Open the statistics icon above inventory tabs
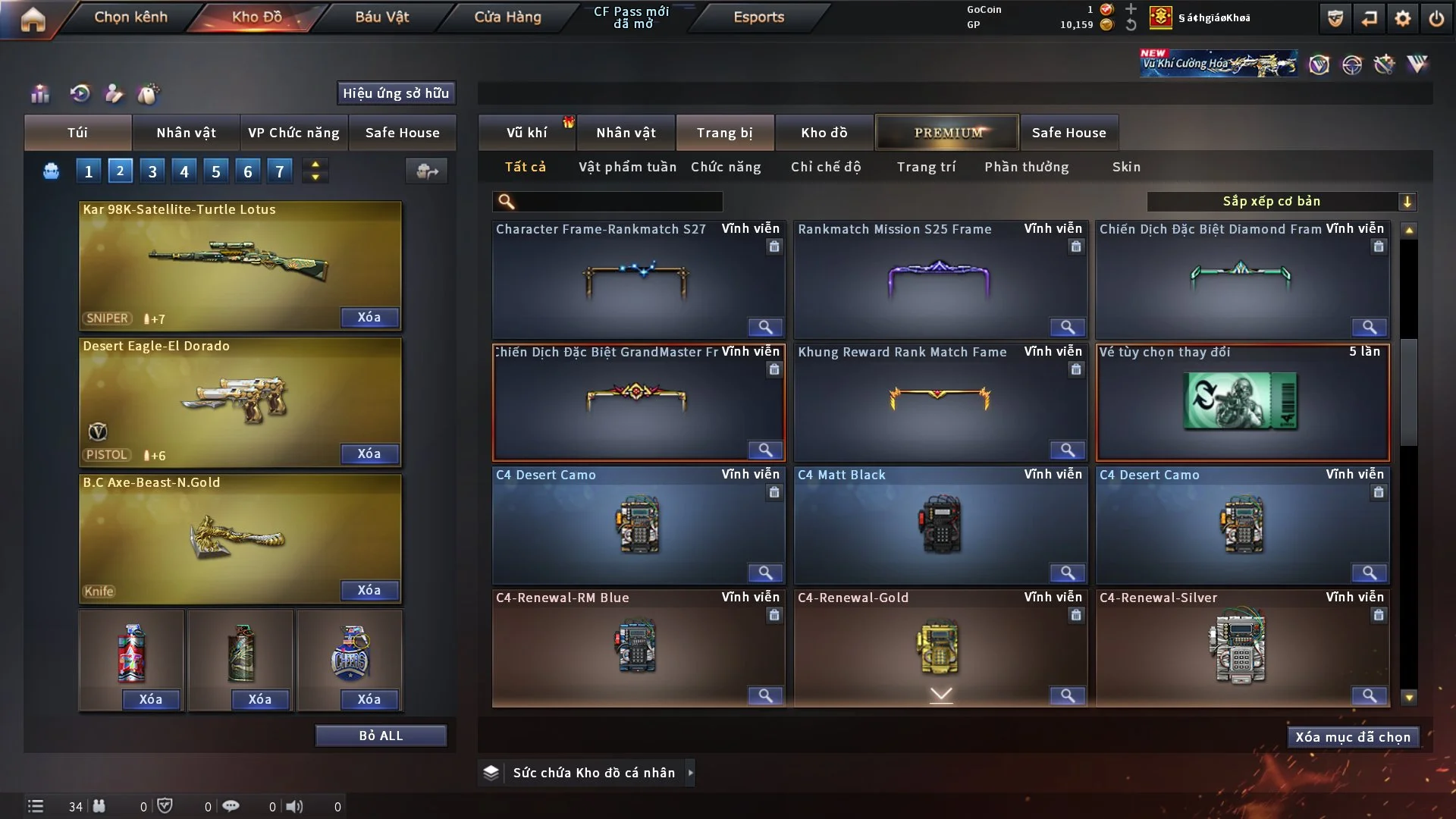Image resolution: width=1456 pixels, height=819 pixels. pyautogui.click(x=39, y=93)
